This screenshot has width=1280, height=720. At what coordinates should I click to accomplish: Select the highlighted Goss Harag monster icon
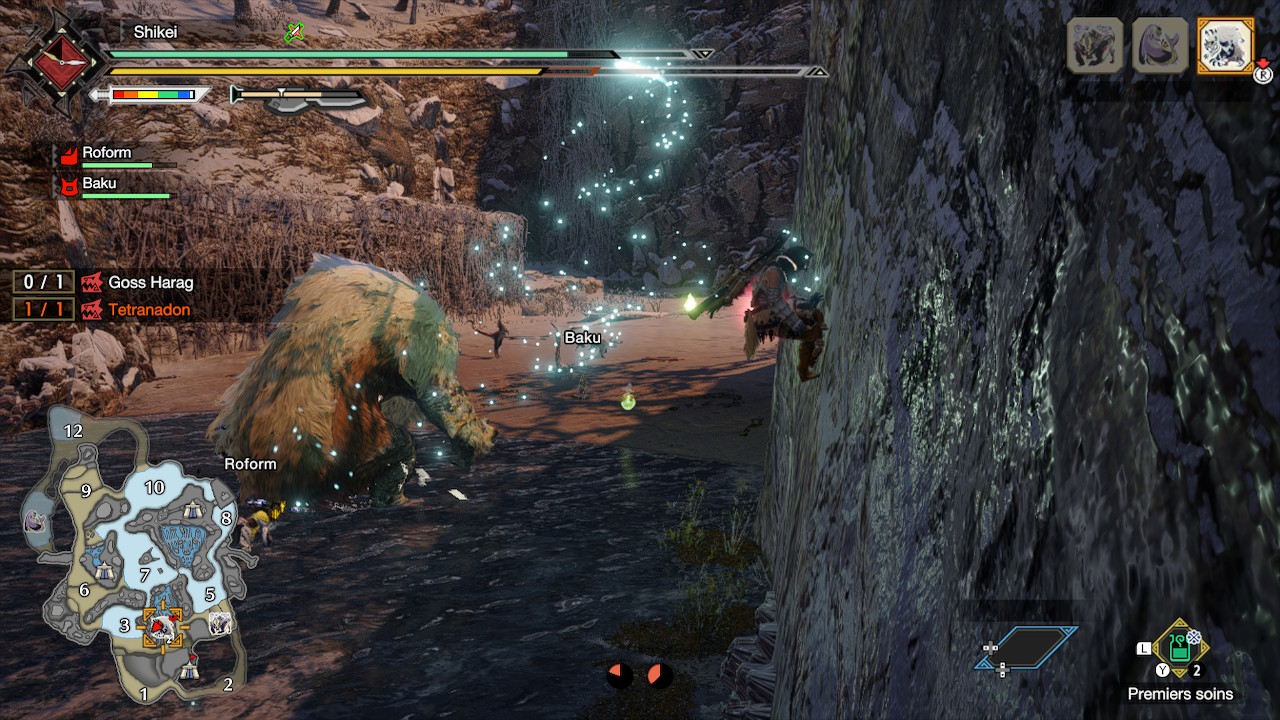1225,45
